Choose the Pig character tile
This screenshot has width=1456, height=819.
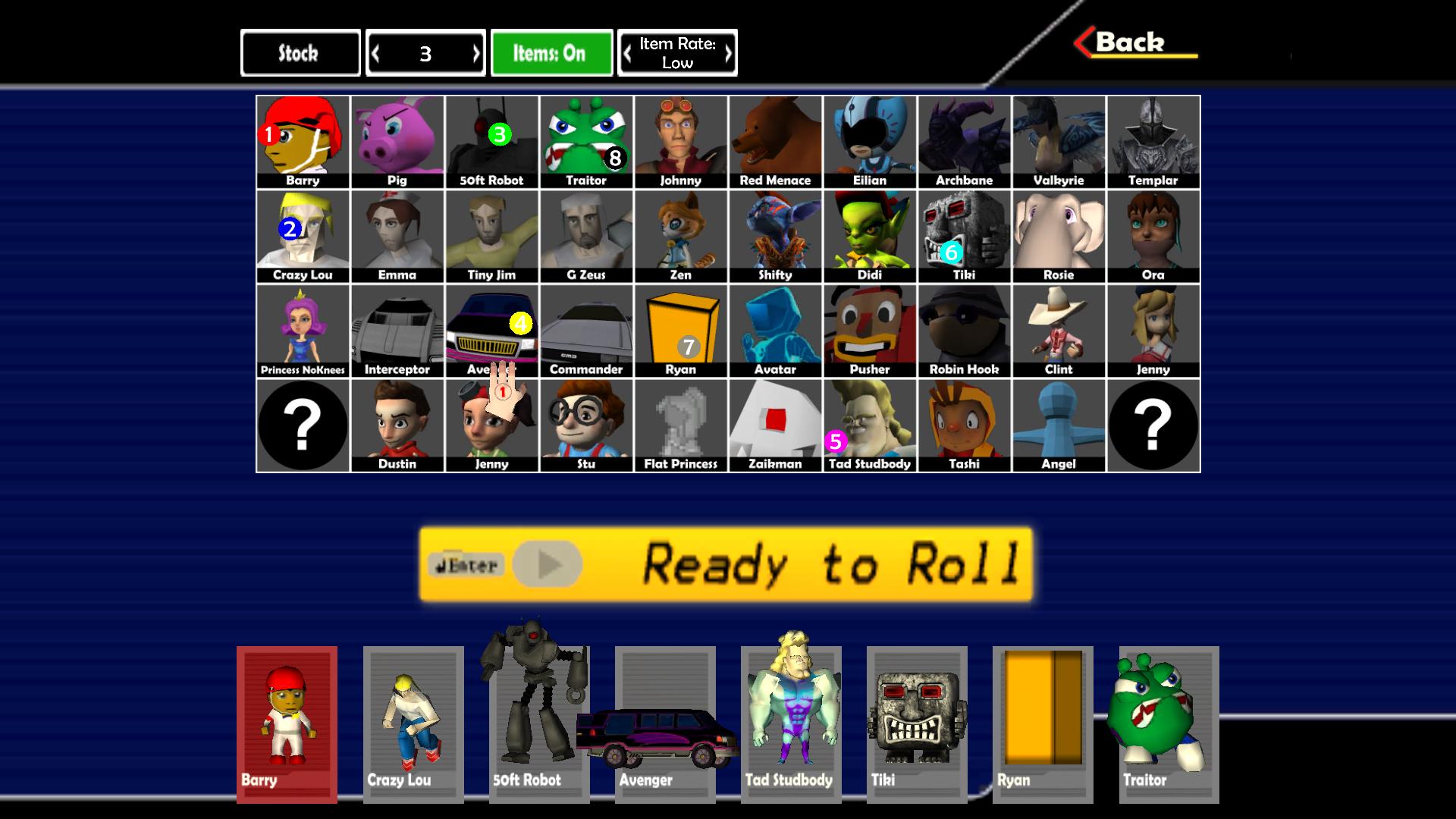coord(397,141)
